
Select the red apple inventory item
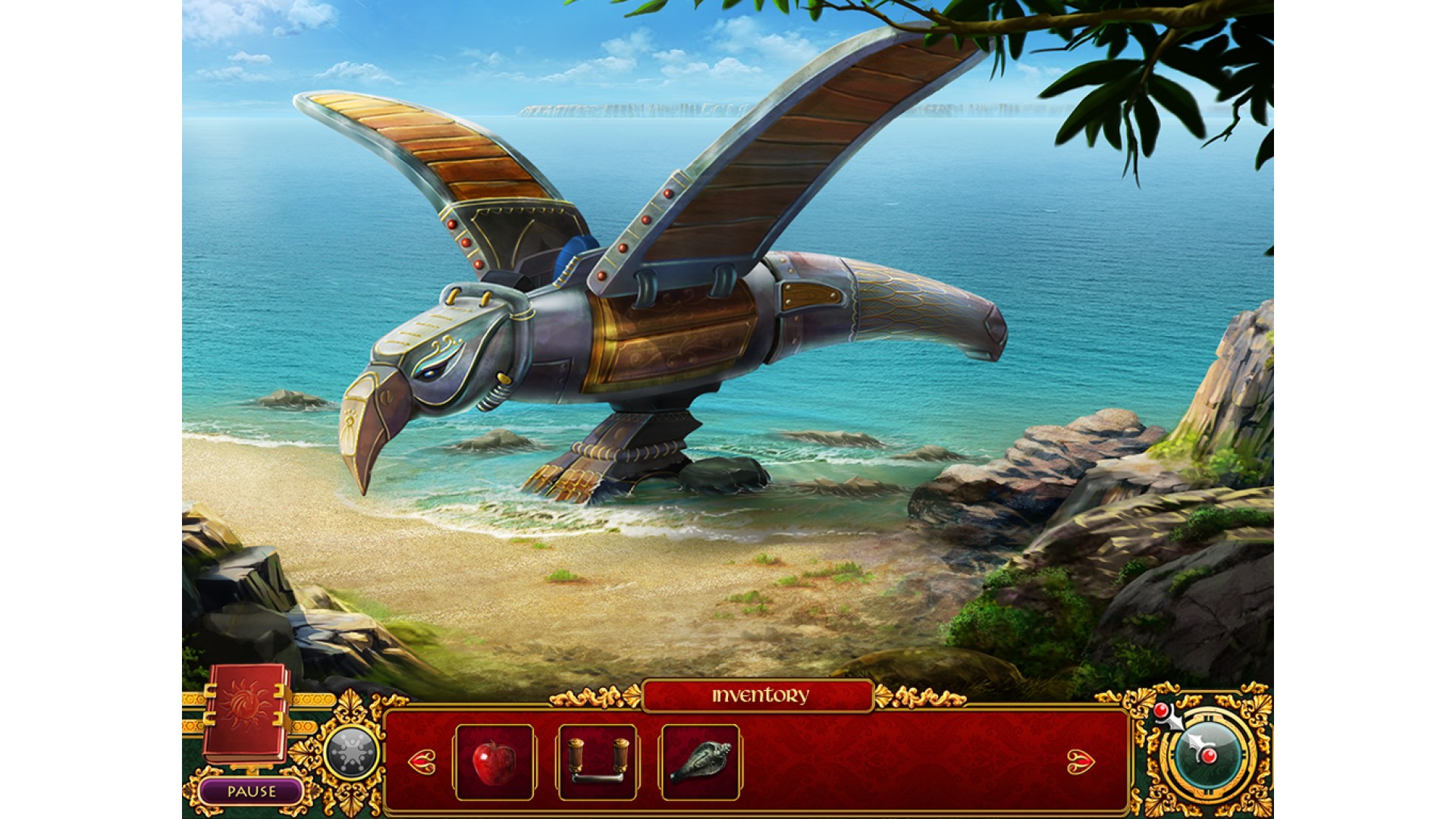[494, 762]
